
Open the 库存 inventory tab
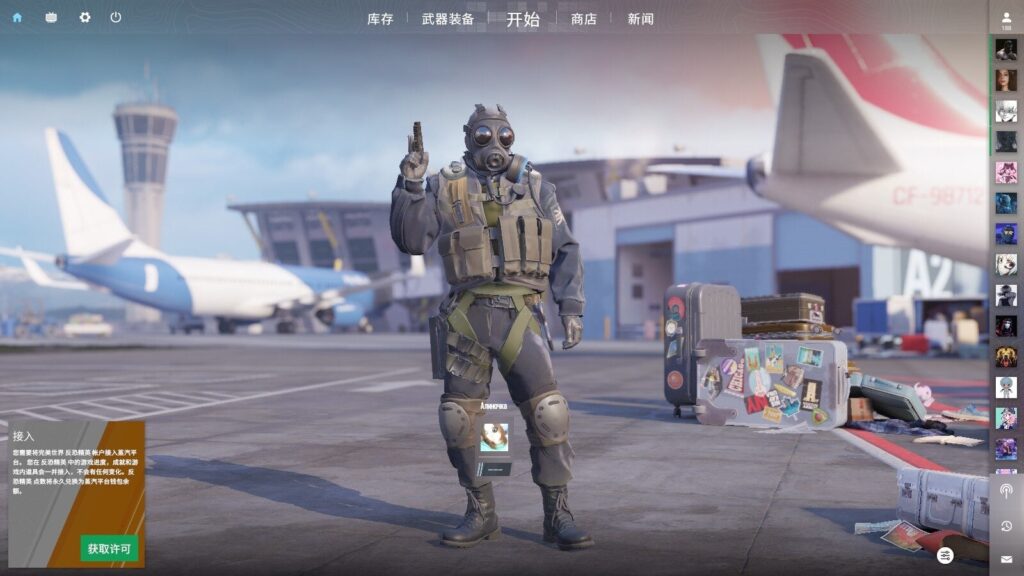[380, 19]
